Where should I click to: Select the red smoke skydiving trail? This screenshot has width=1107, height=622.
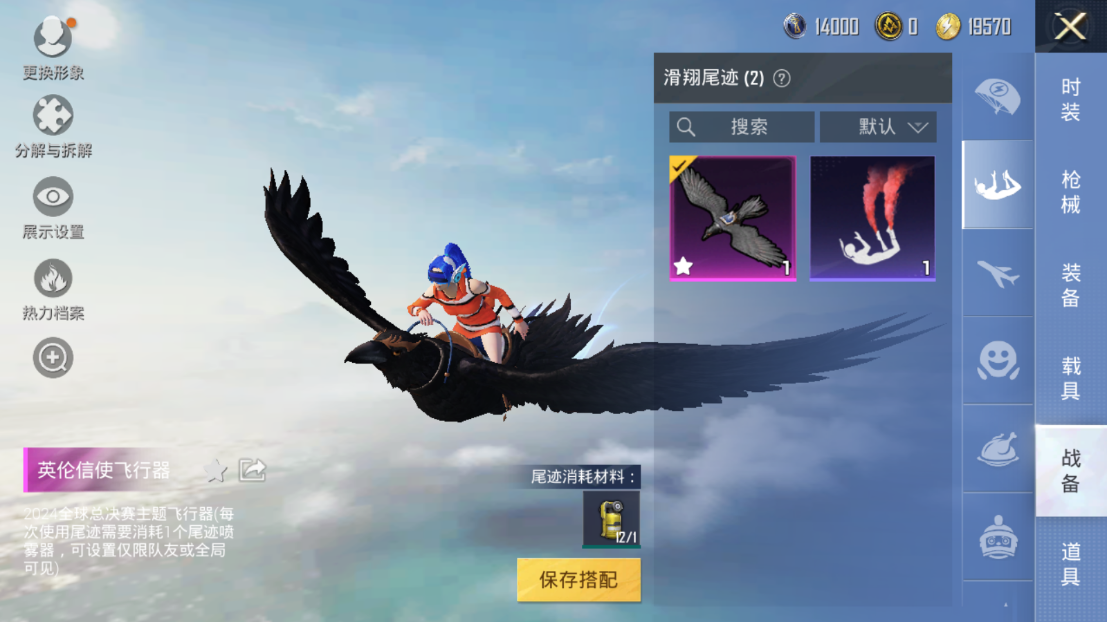872,218
